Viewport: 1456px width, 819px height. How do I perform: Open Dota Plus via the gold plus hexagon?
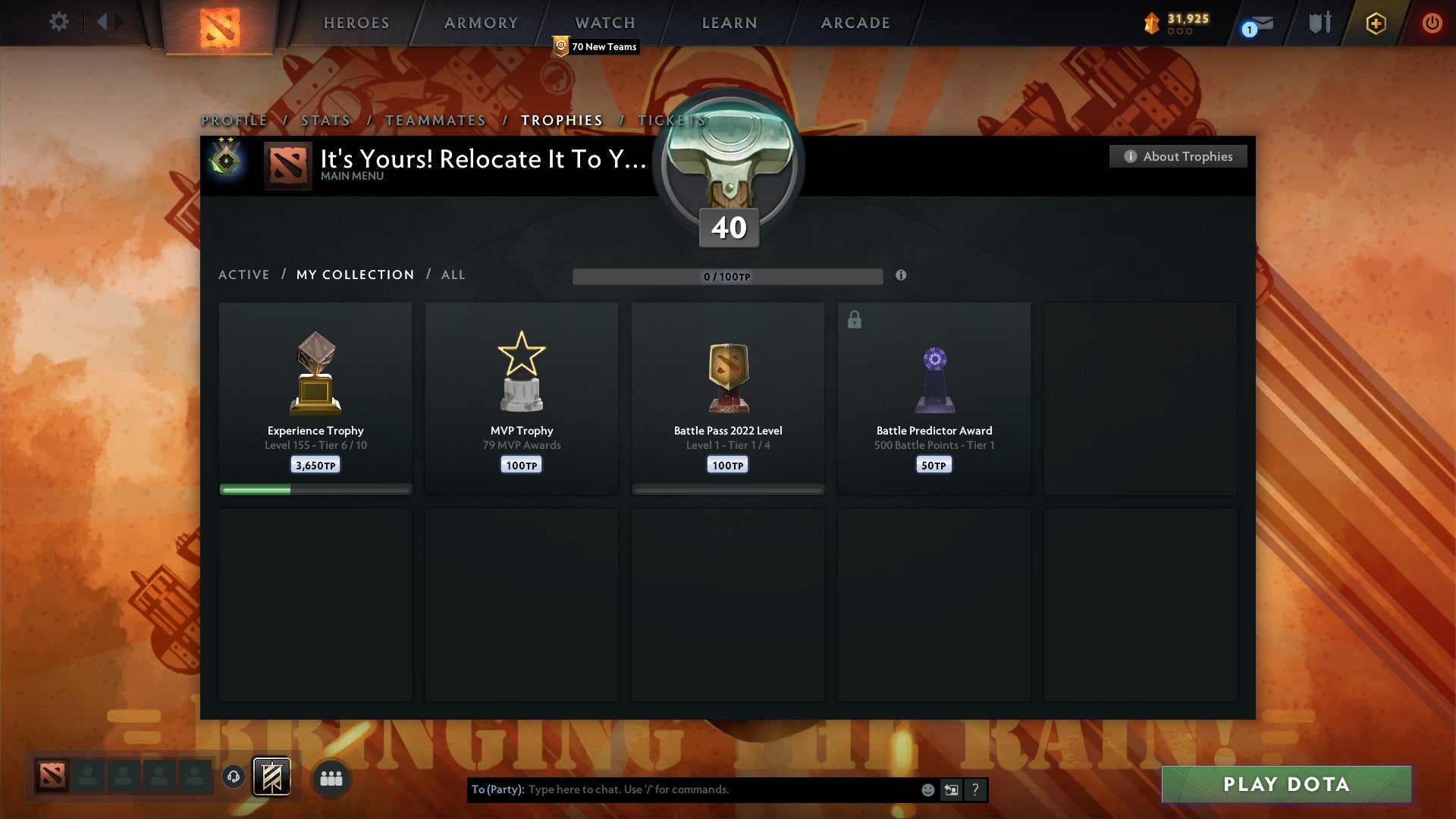(x=1375, y=24)
